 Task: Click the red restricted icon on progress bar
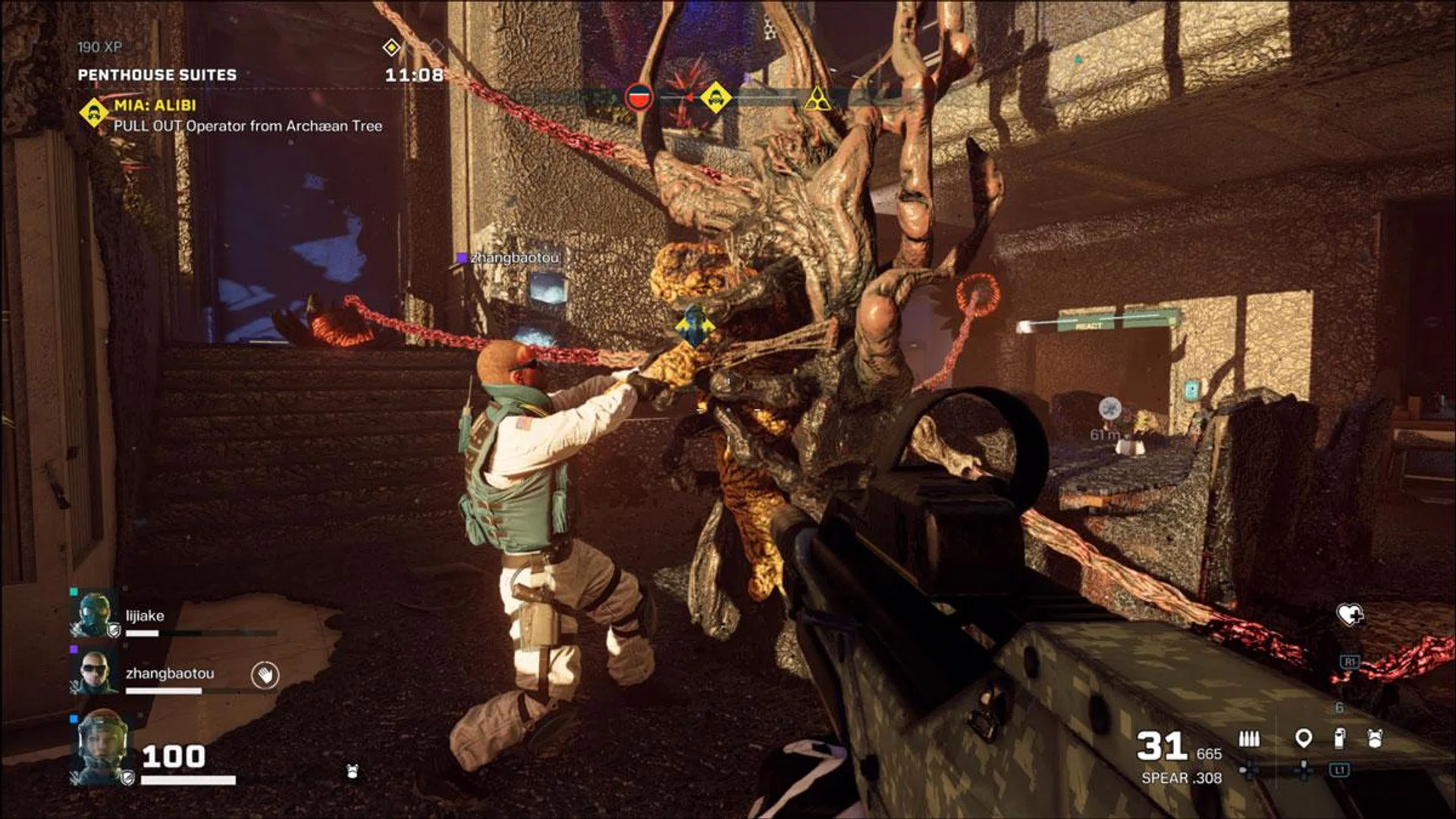640,97
